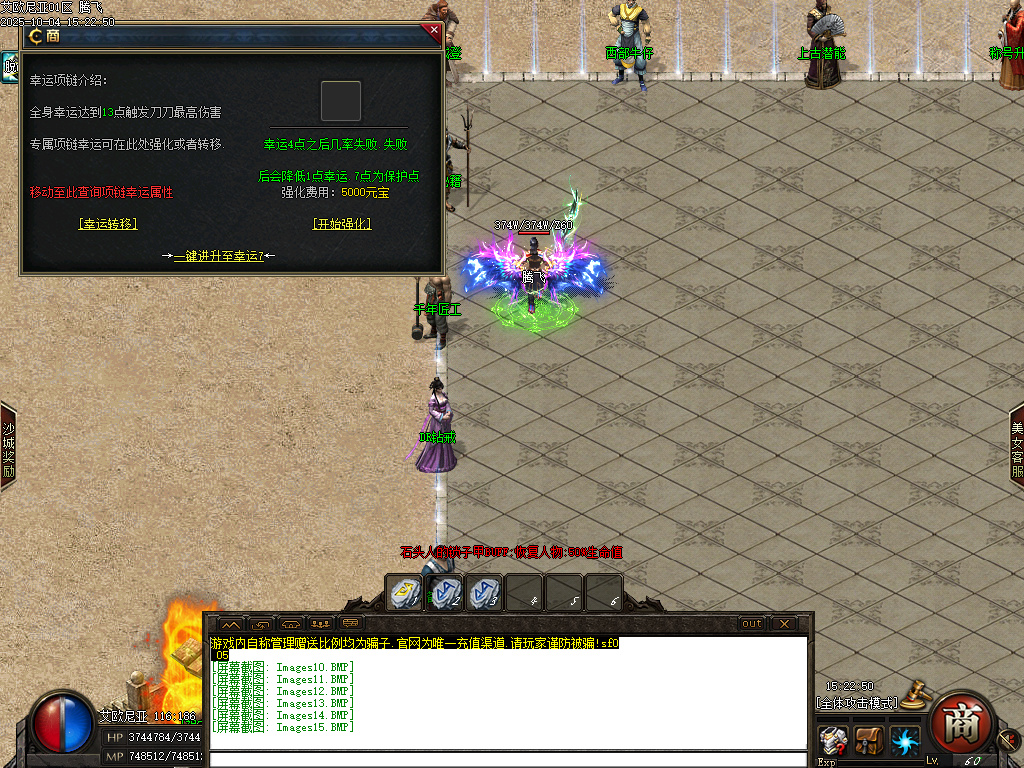Select the red necklace luck attribute query text
The width and height of the screenshot is (1024, 768).
tap(101, 192)
